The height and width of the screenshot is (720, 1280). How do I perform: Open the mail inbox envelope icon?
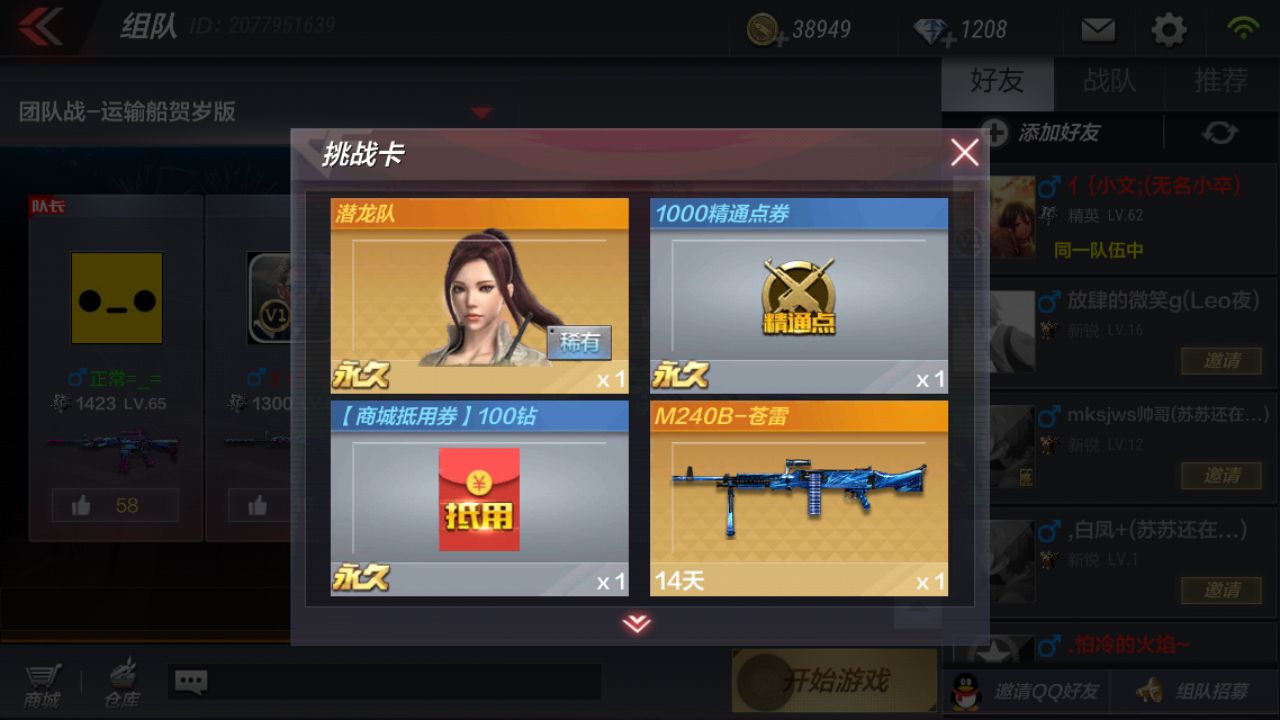(x=1097, y=29)
